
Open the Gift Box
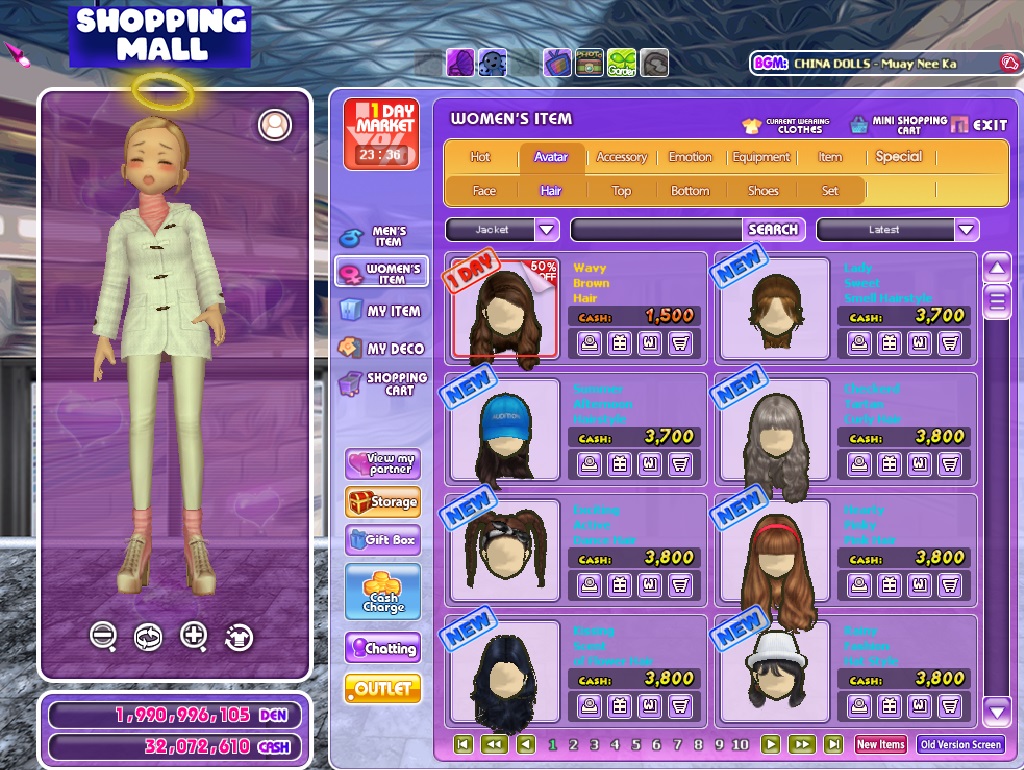pyautogui.click(x=383, y=540)
